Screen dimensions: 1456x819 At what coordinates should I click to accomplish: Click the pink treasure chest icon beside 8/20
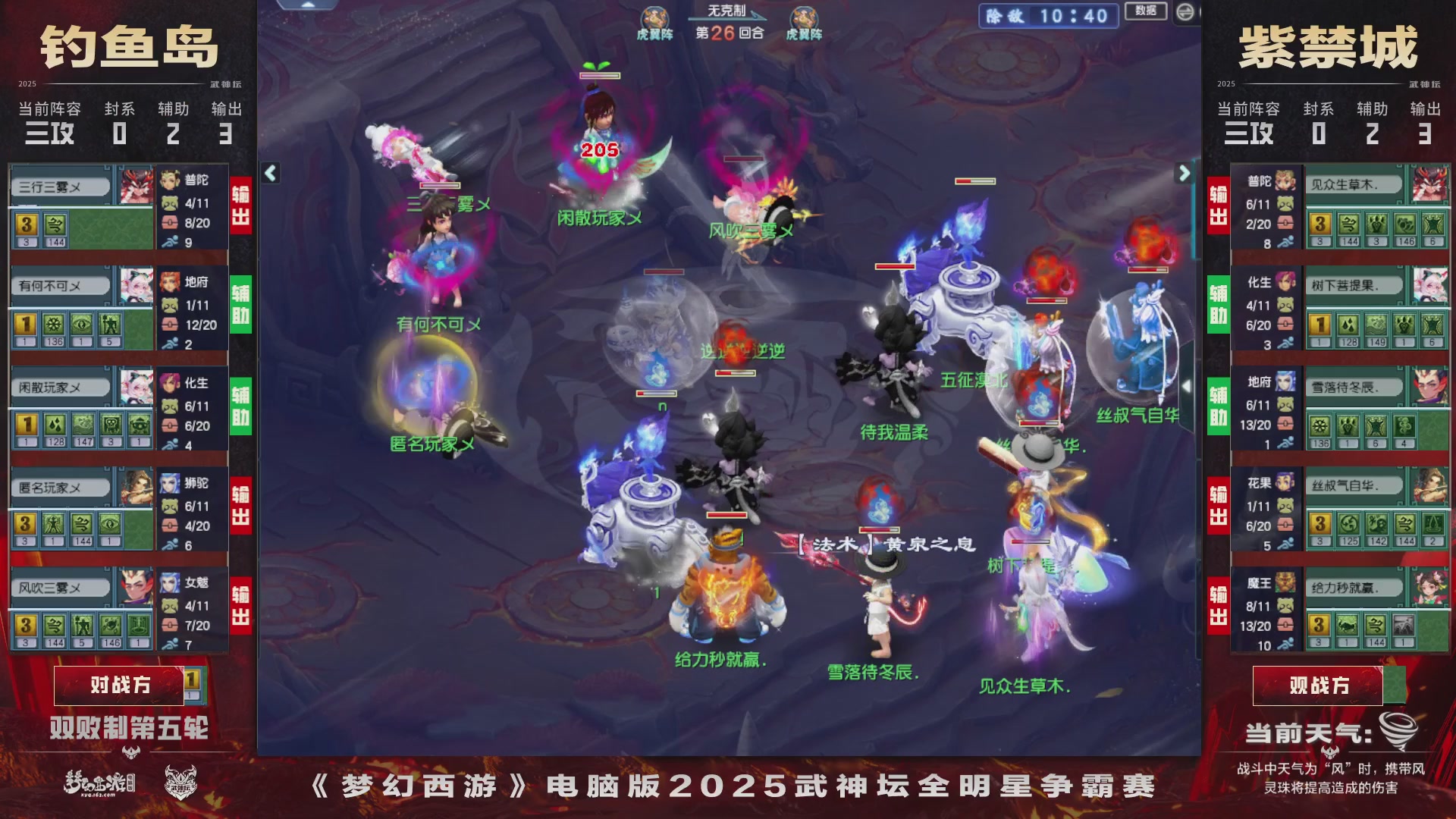(170, 223)
